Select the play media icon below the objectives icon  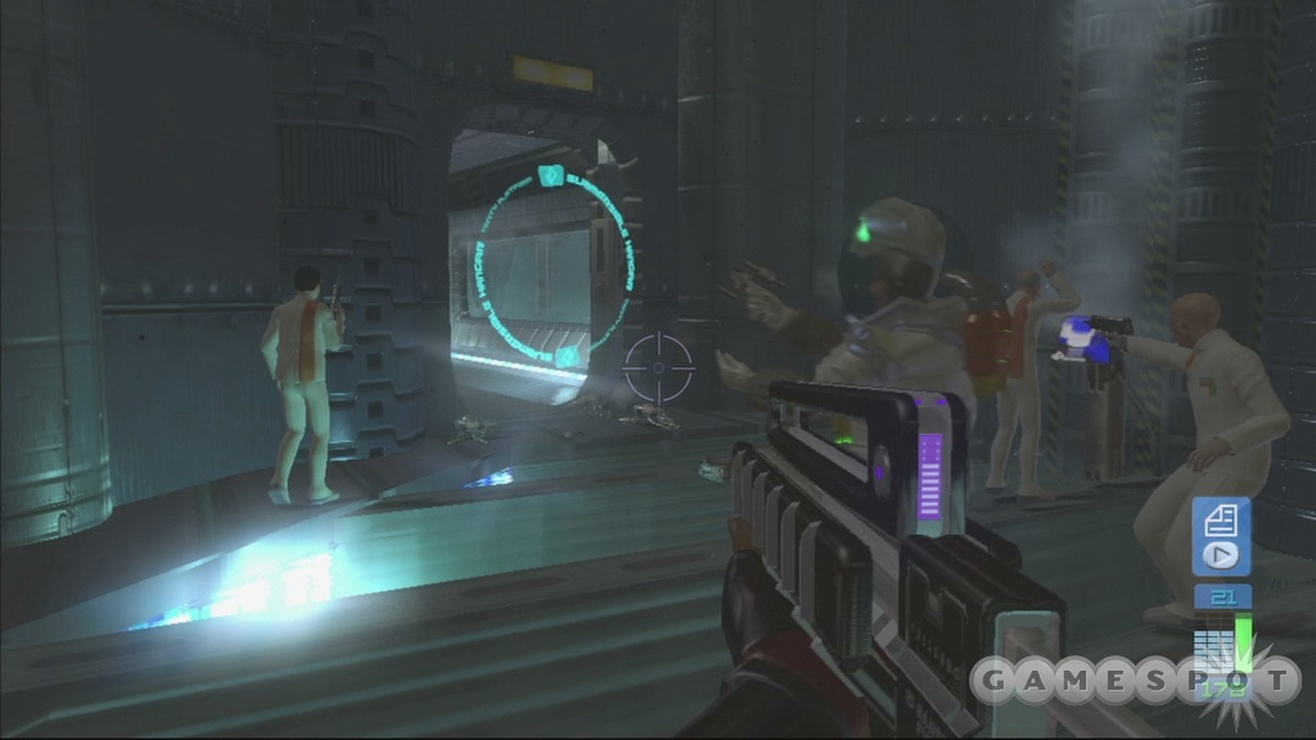click(1220, 555)
